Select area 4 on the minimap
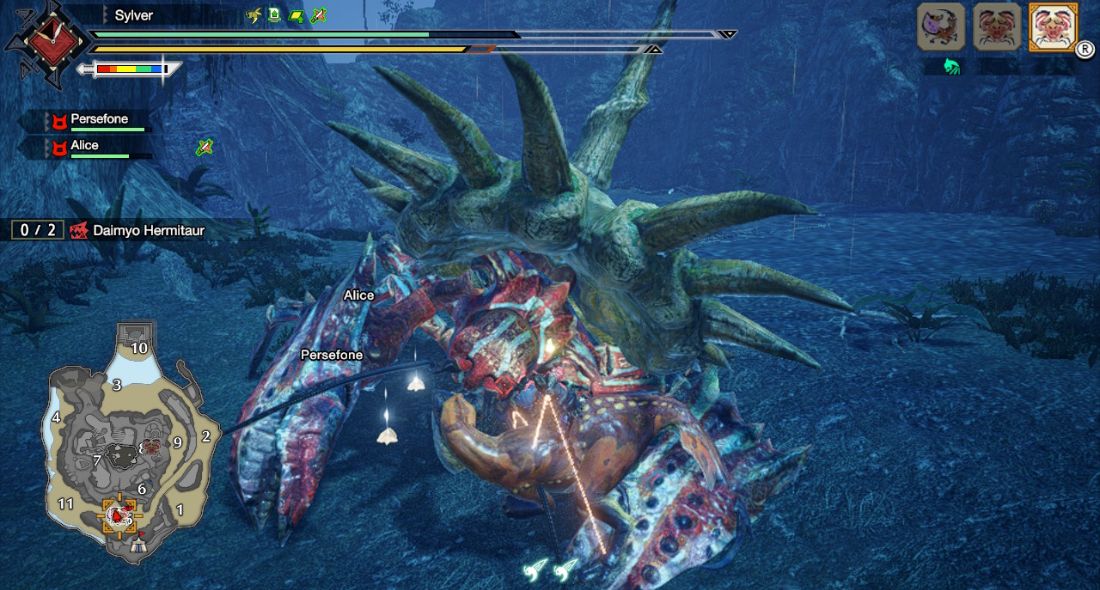 tap(56, 417)
